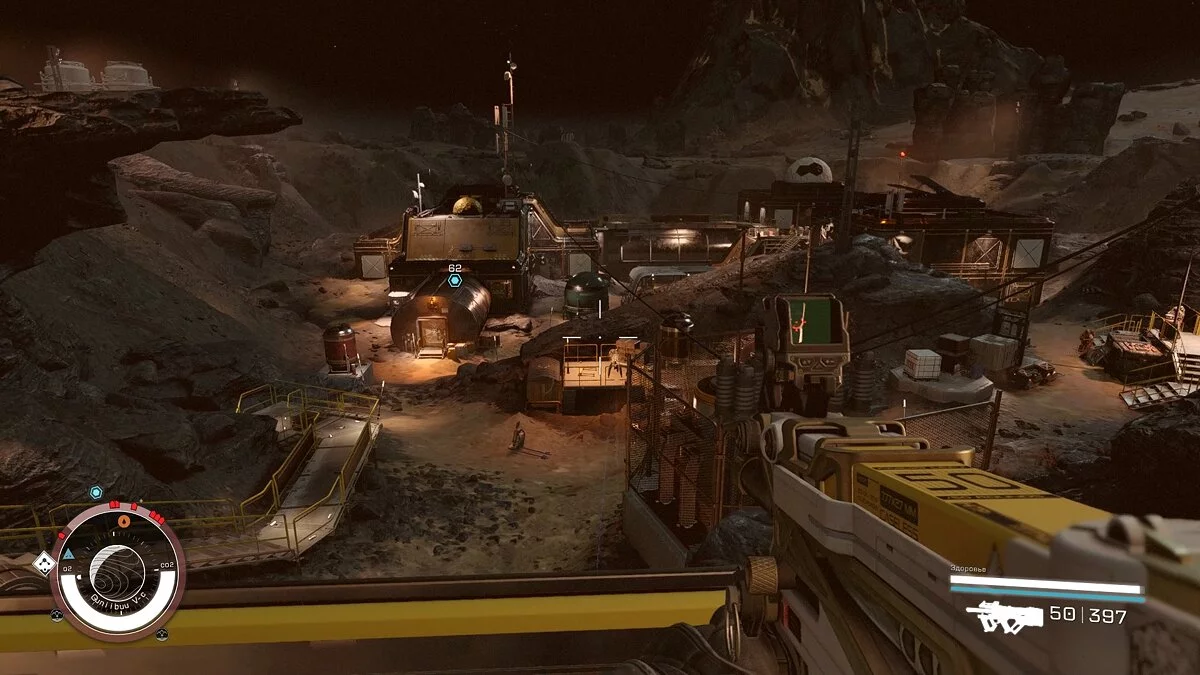Viewport: 1200px width, 675px height.
Task: Click the circular scanner compass showing the planet
Action: click(118, 571)
